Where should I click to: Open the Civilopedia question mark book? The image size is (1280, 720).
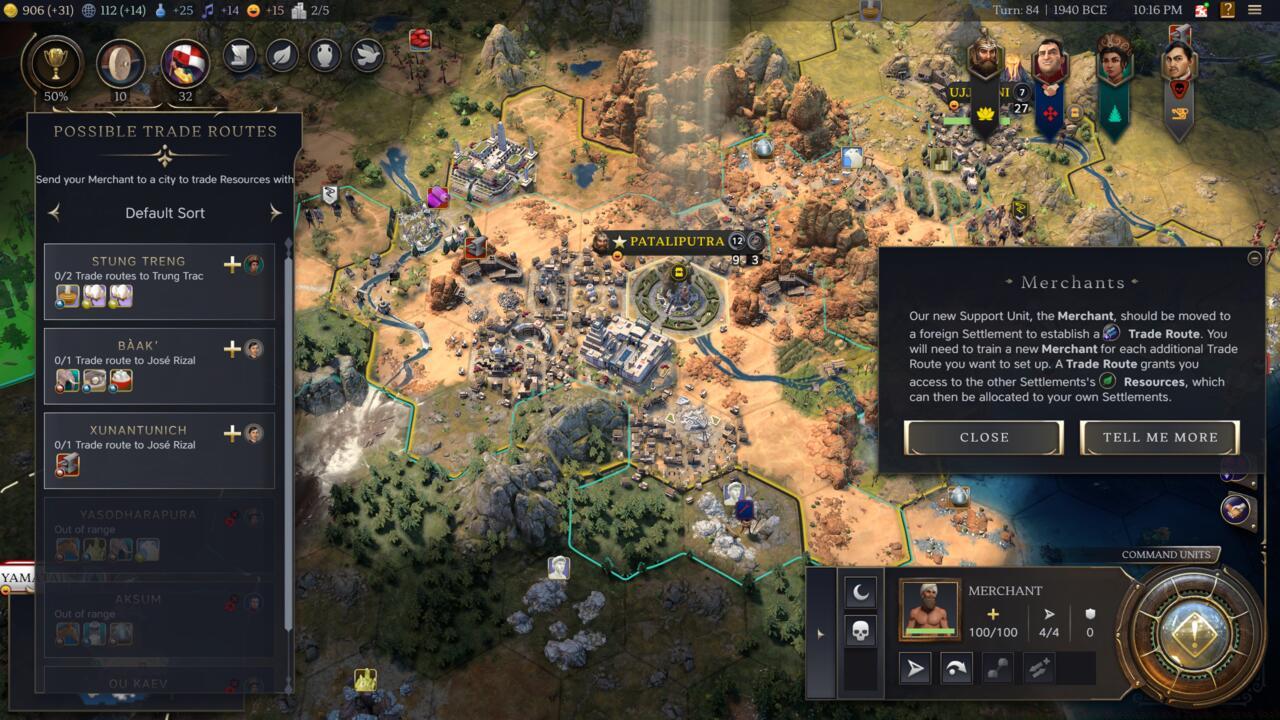coord(1227,11)
